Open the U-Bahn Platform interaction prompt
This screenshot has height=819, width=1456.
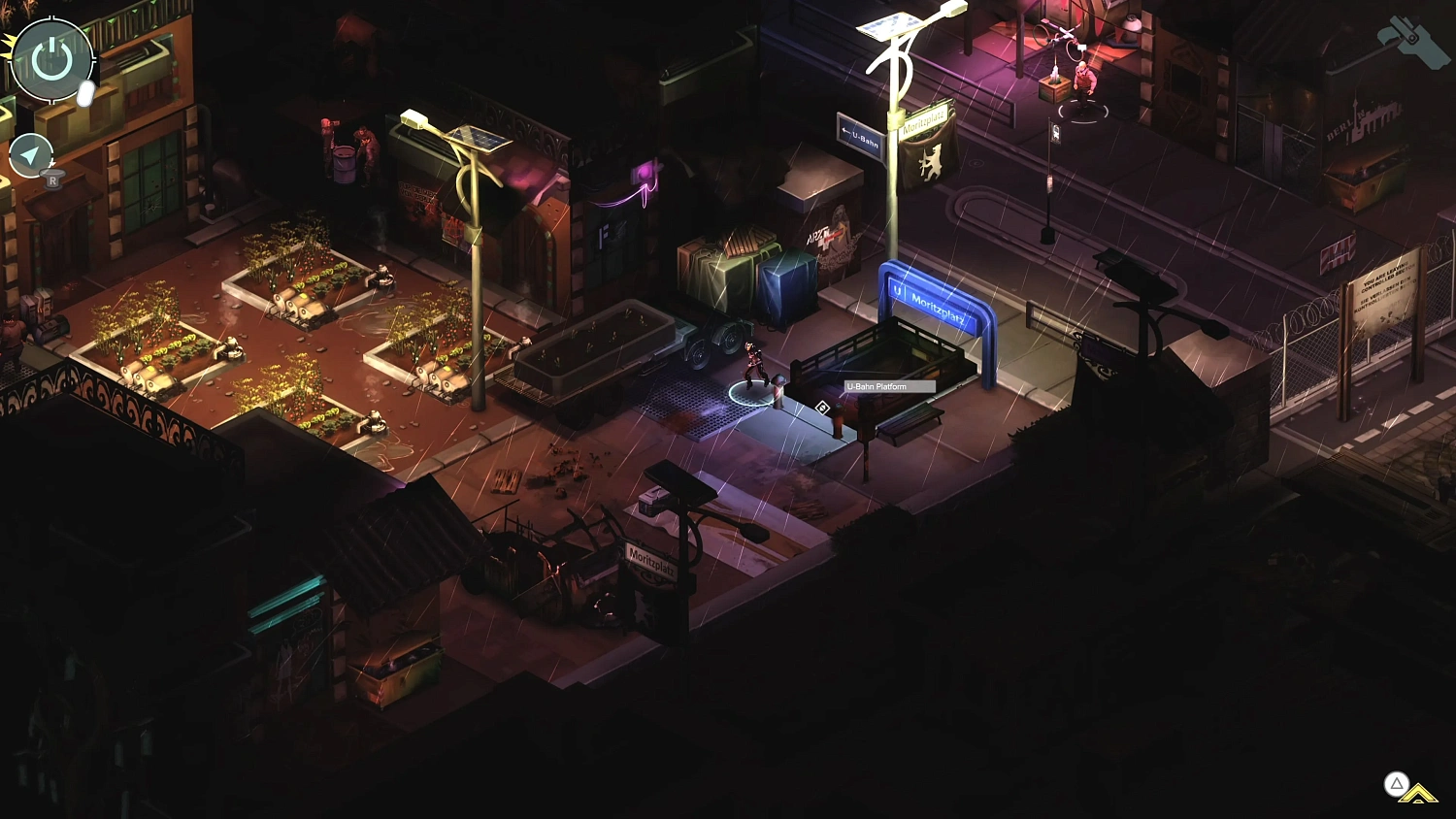pos(820,409)
